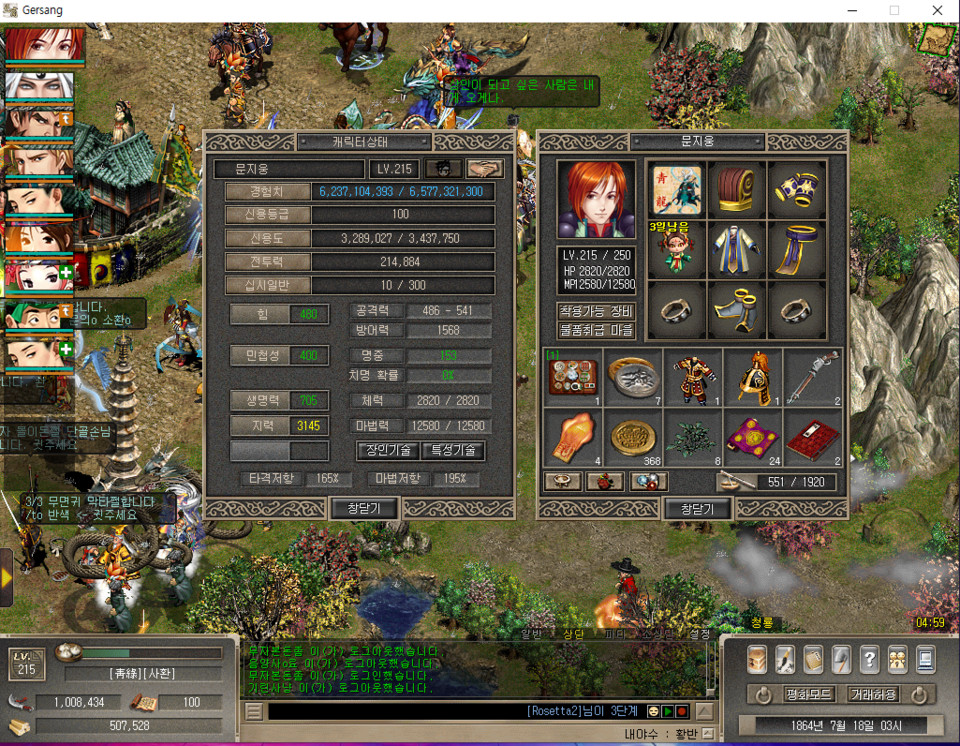The width and height of the screenshot is (960, 746).
Task: Open the 특성기술 trait skills
Action: (x=453, y=451)
